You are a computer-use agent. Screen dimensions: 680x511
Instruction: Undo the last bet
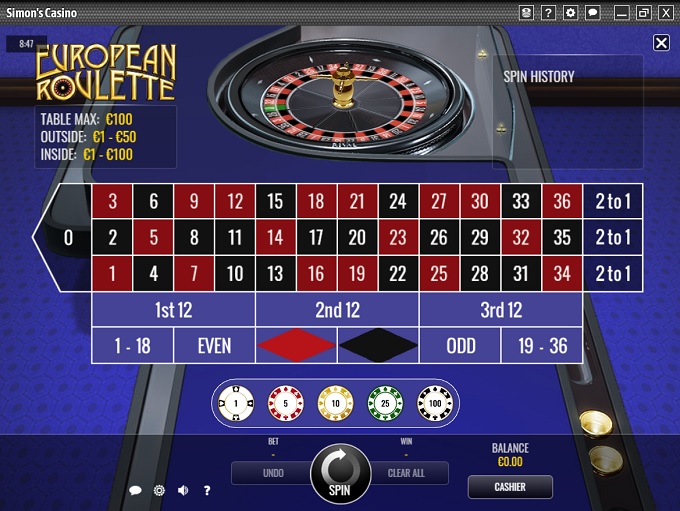[273, 473]
